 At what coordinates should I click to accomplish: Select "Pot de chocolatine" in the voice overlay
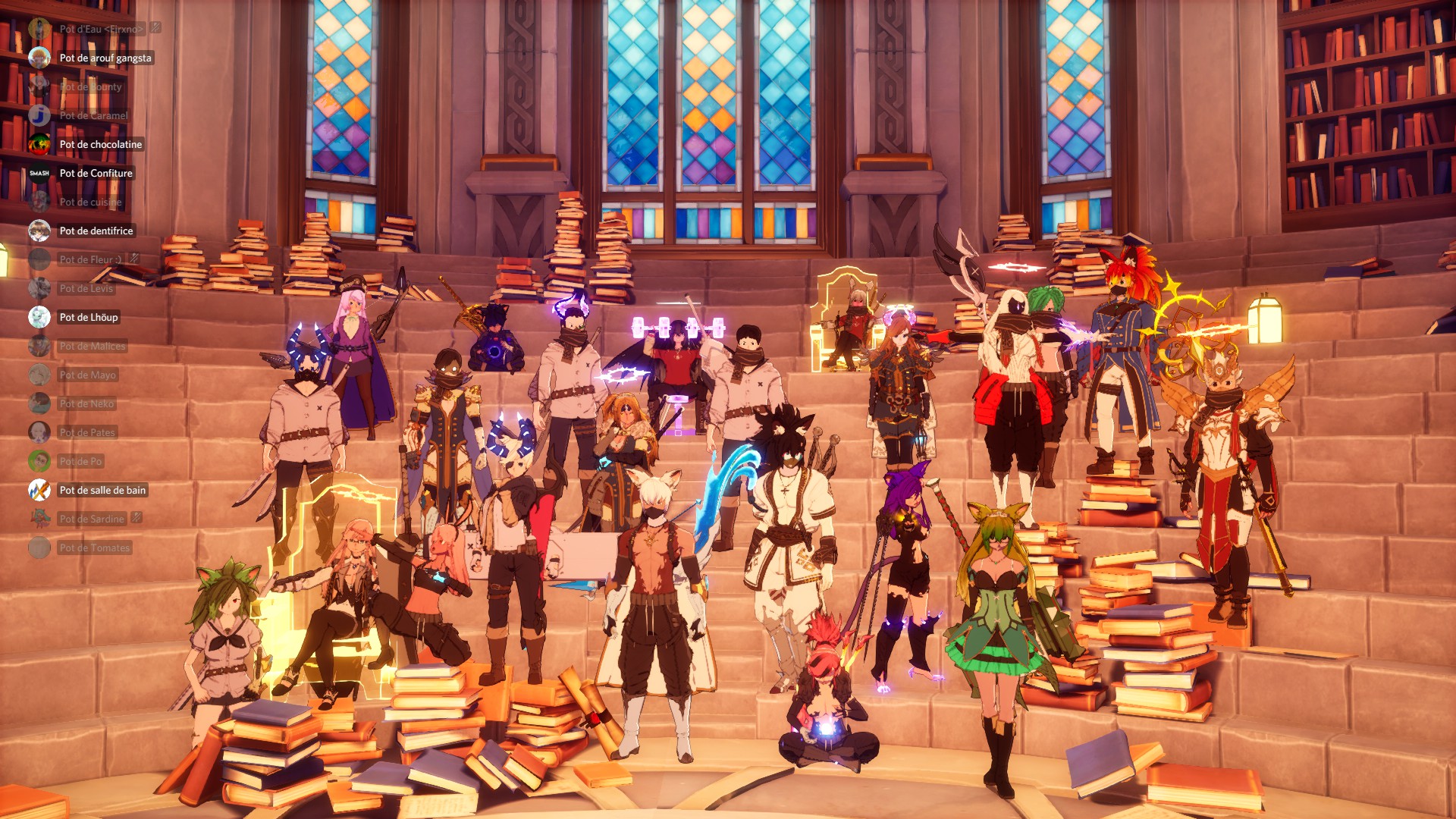pyautogui.click(x=100, y=144)
